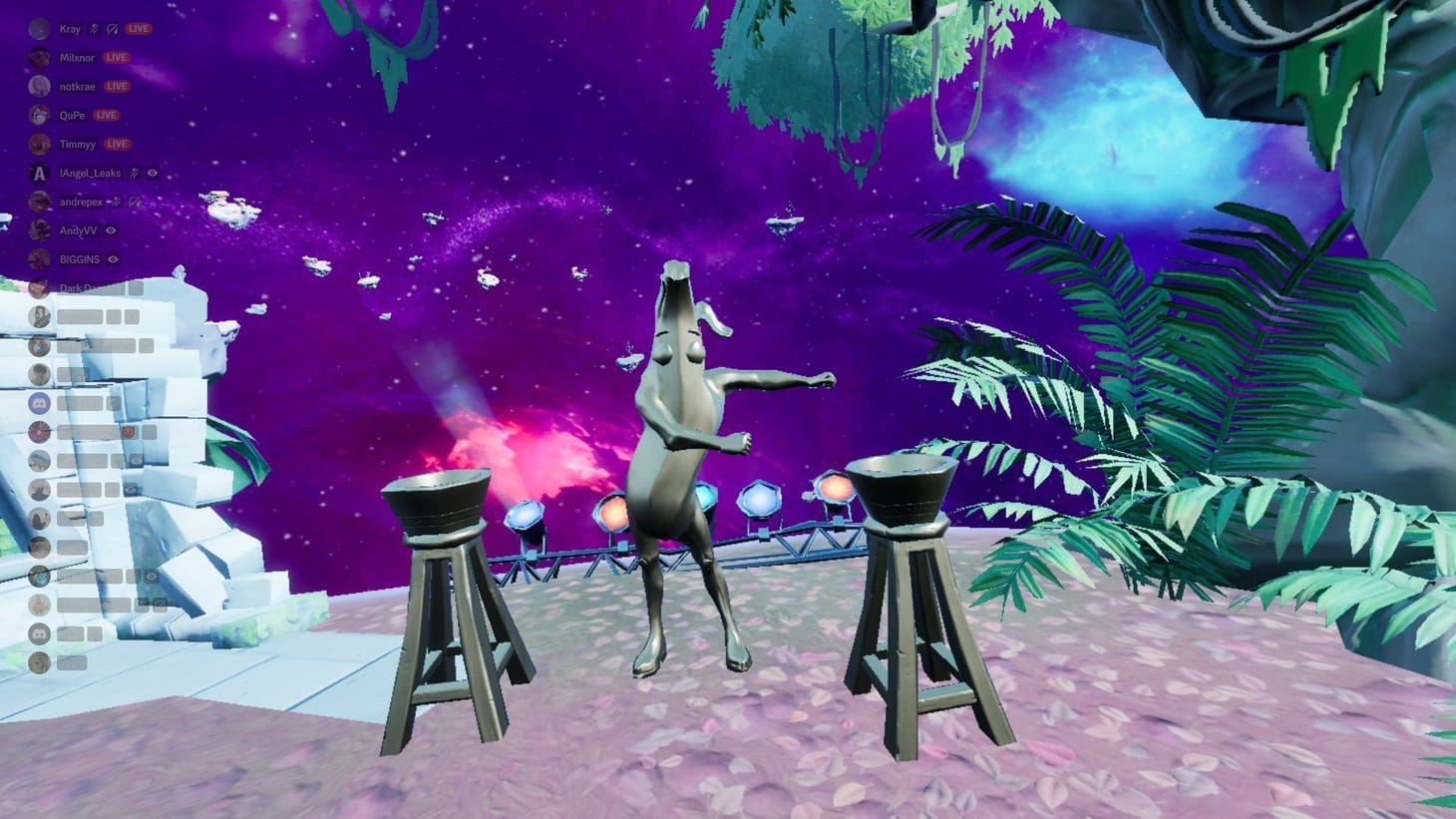Click AndyVV's avatar image
Image resolution: width=1456 pixels, height=819 pixels.
[x=38, y=229]
